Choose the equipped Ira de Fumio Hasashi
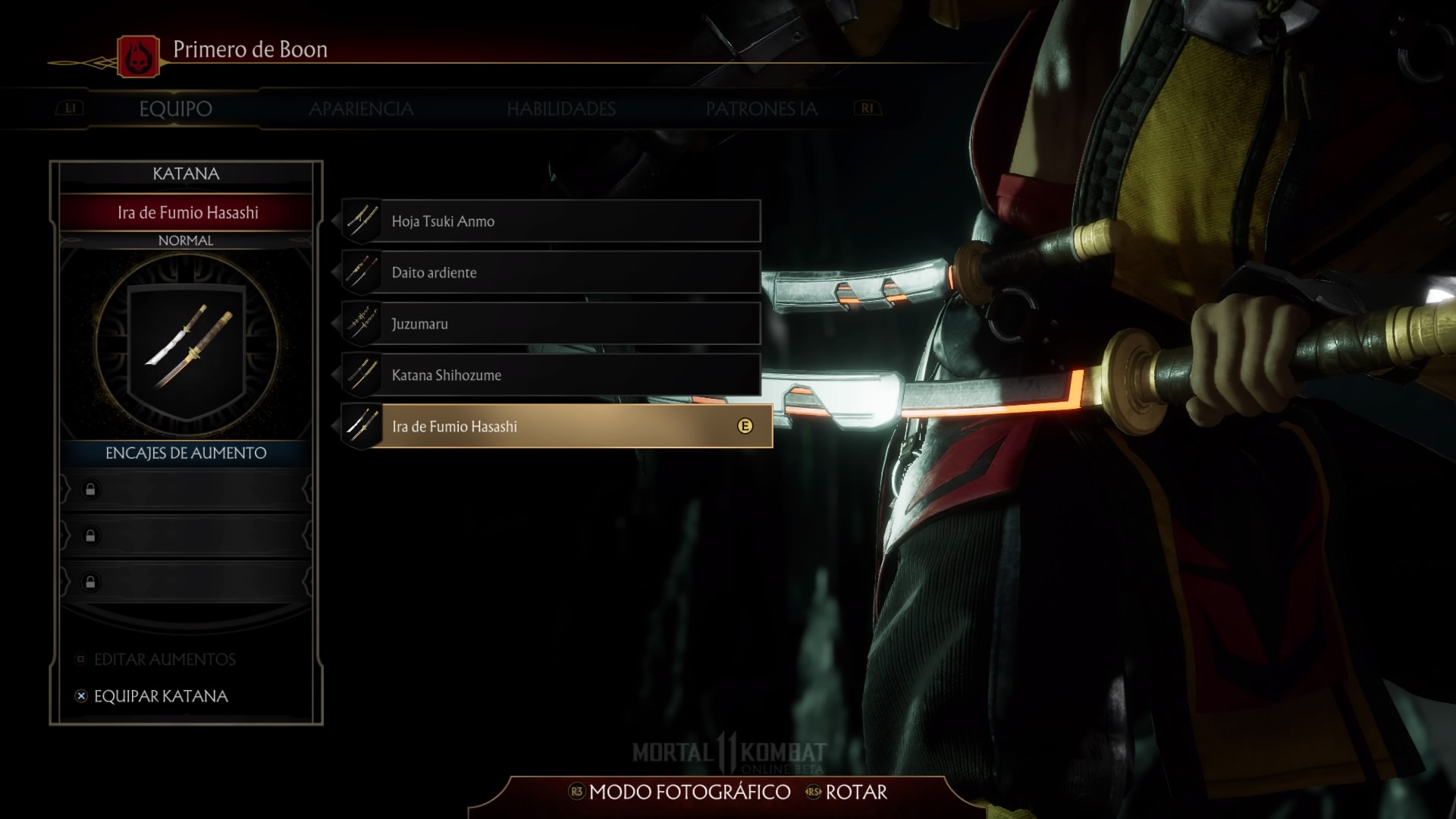 point(557,426)
